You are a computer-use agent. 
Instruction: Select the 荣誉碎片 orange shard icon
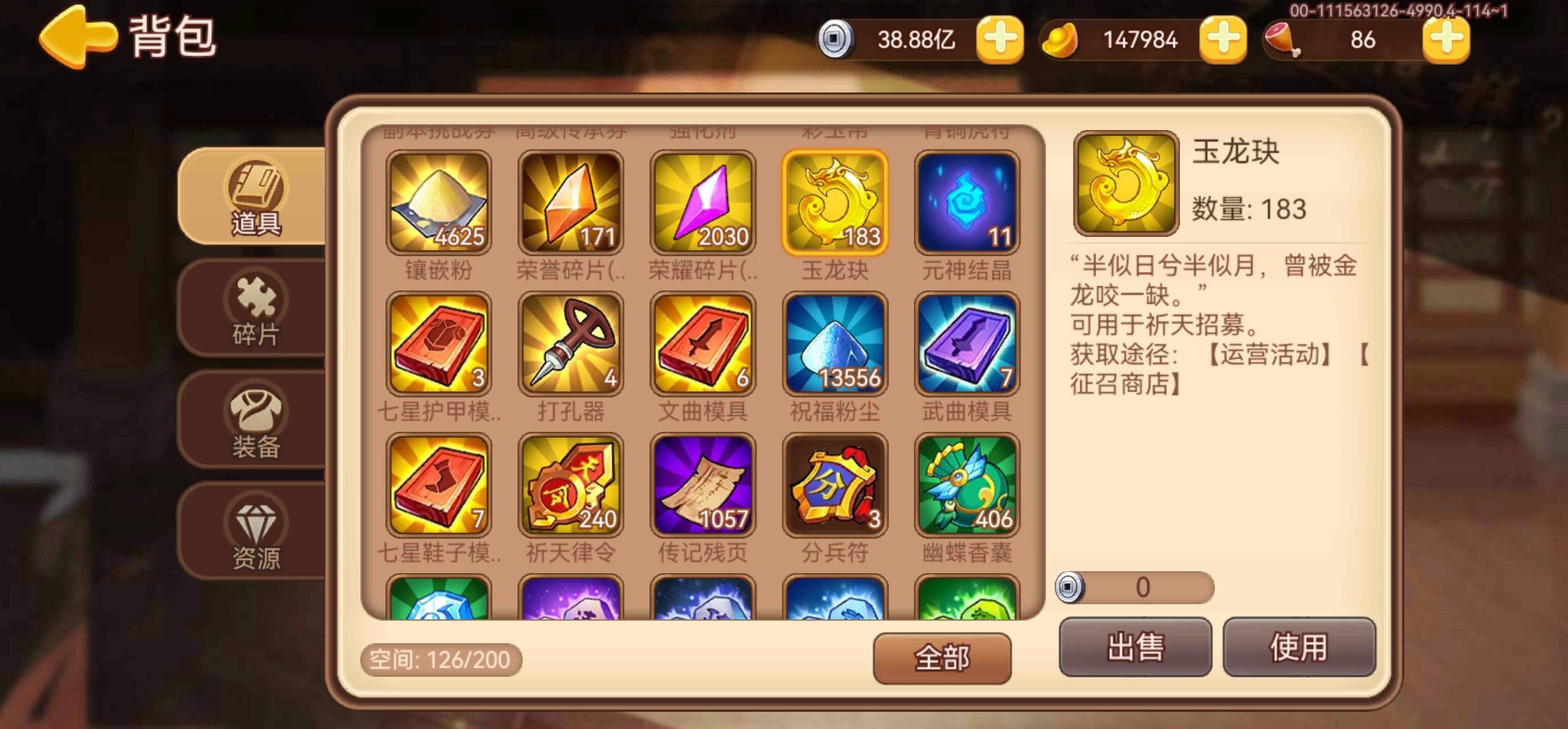pos(571,201)
